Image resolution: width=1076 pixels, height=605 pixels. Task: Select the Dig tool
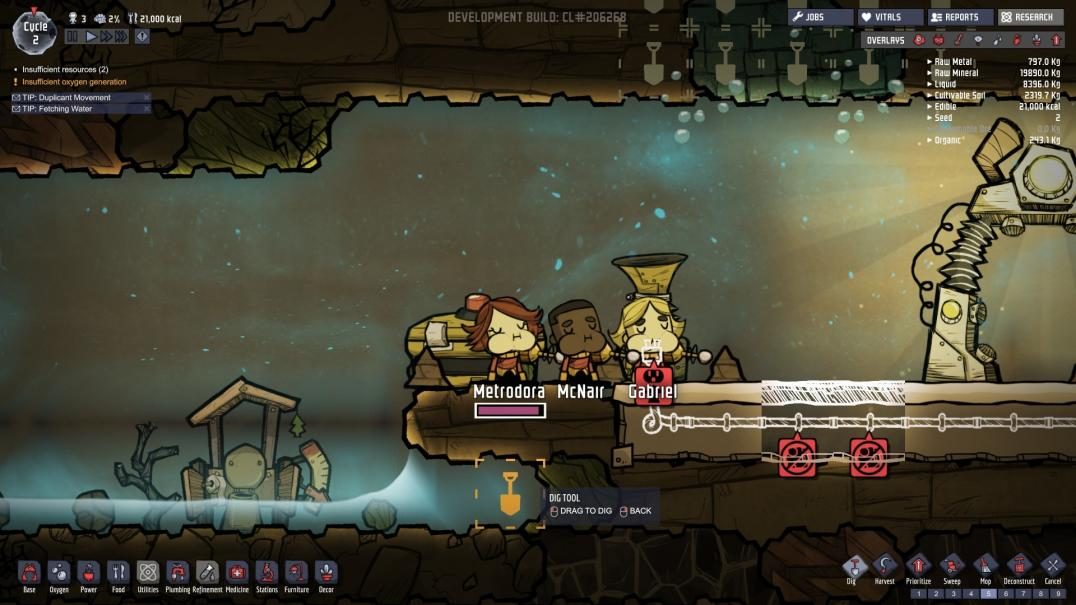852,568
